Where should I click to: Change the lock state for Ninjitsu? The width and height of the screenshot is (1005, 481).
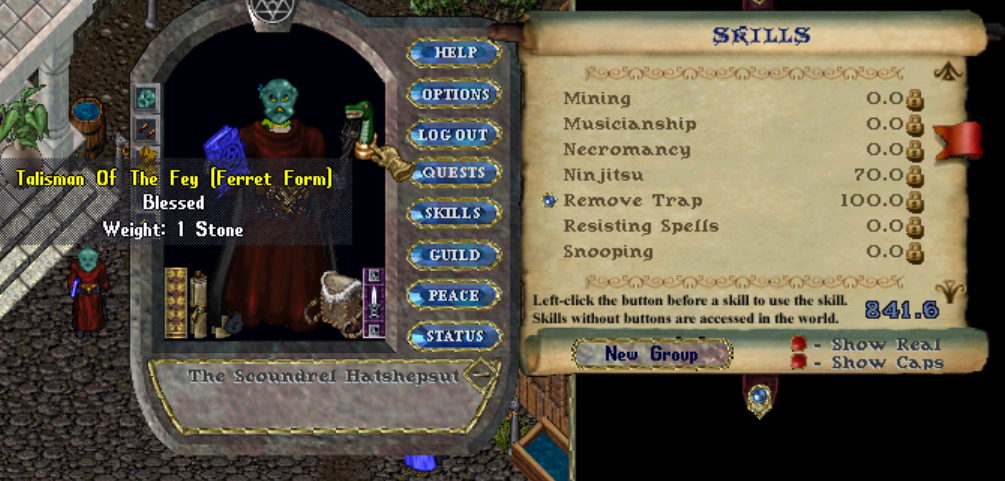pyautogui.click(x=914, y=176)
